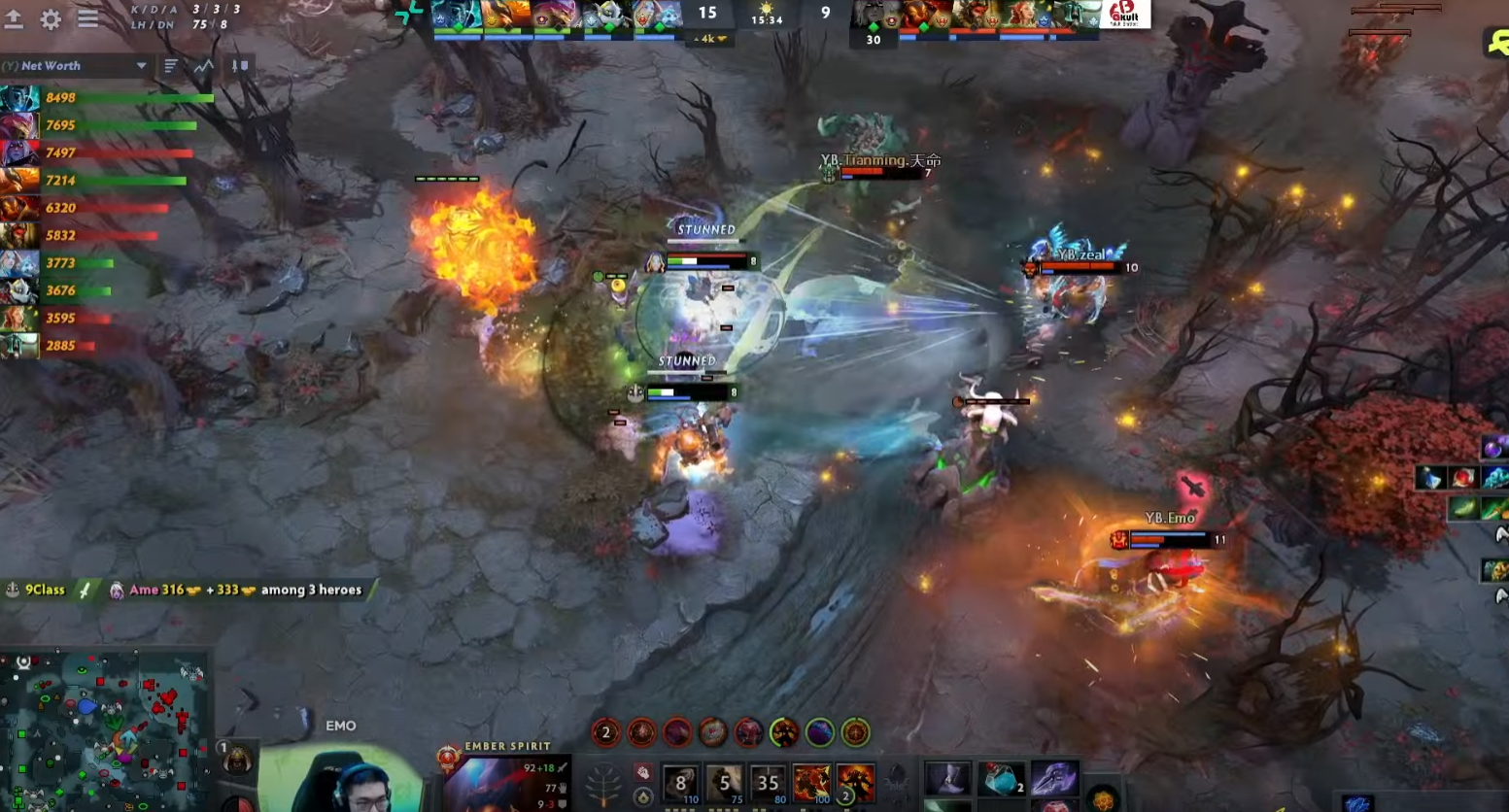
Task: Open Ember Spirit's talent tree
Action: tap(602, 787)
